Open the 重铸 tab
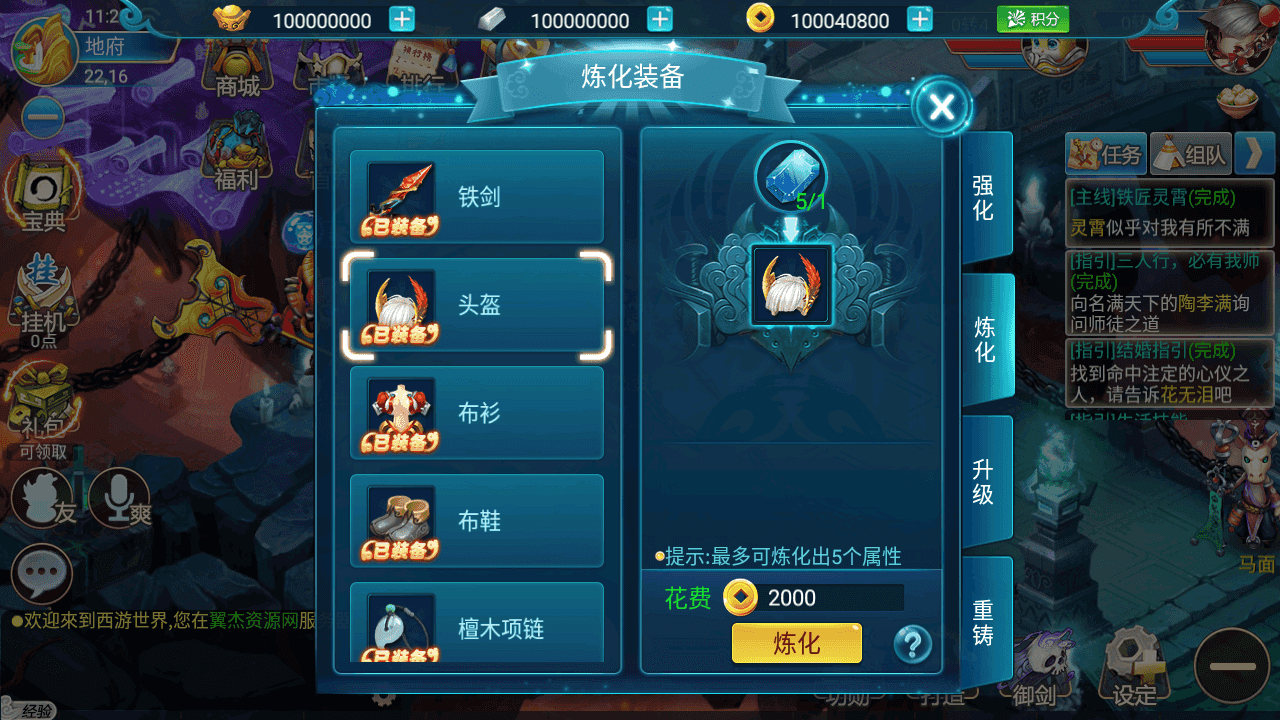 tap(985, 622)
